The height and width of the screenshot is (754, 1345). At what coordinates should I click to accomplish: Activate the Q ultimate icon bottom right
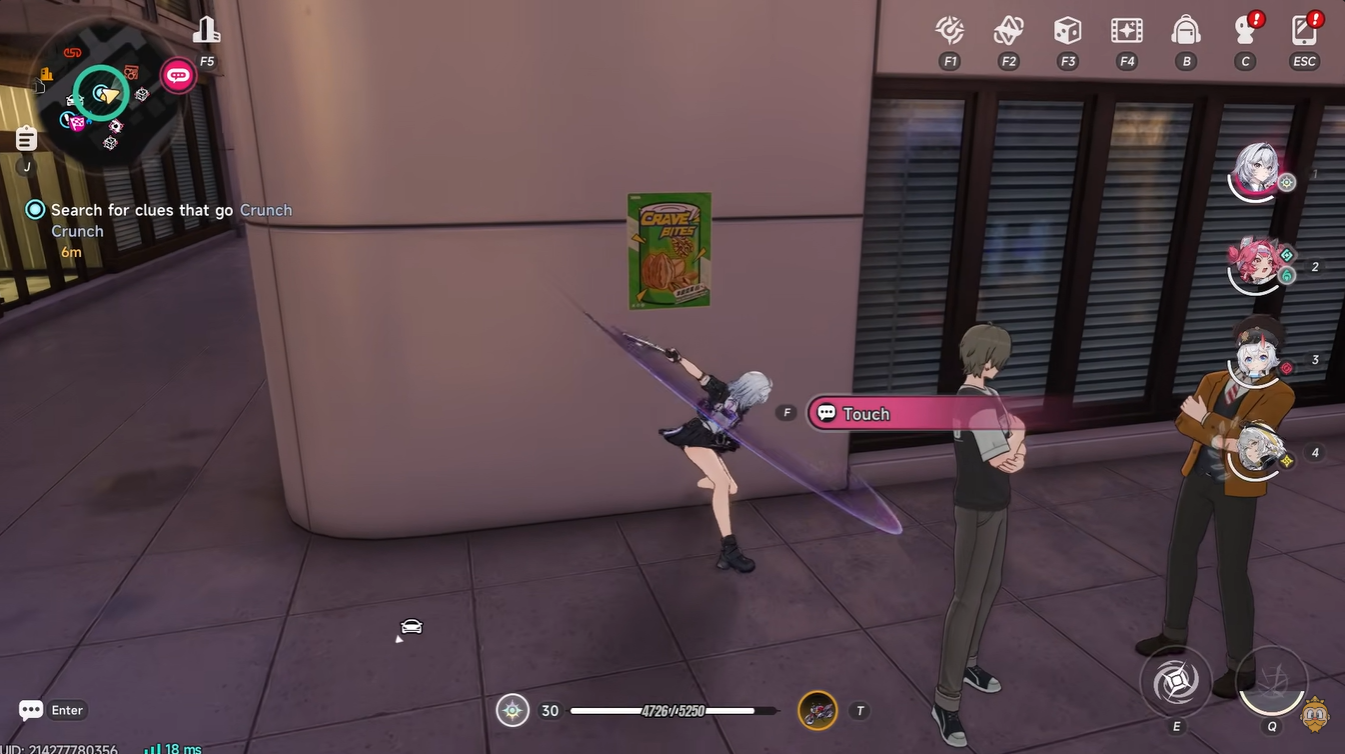coord(1271,681)
